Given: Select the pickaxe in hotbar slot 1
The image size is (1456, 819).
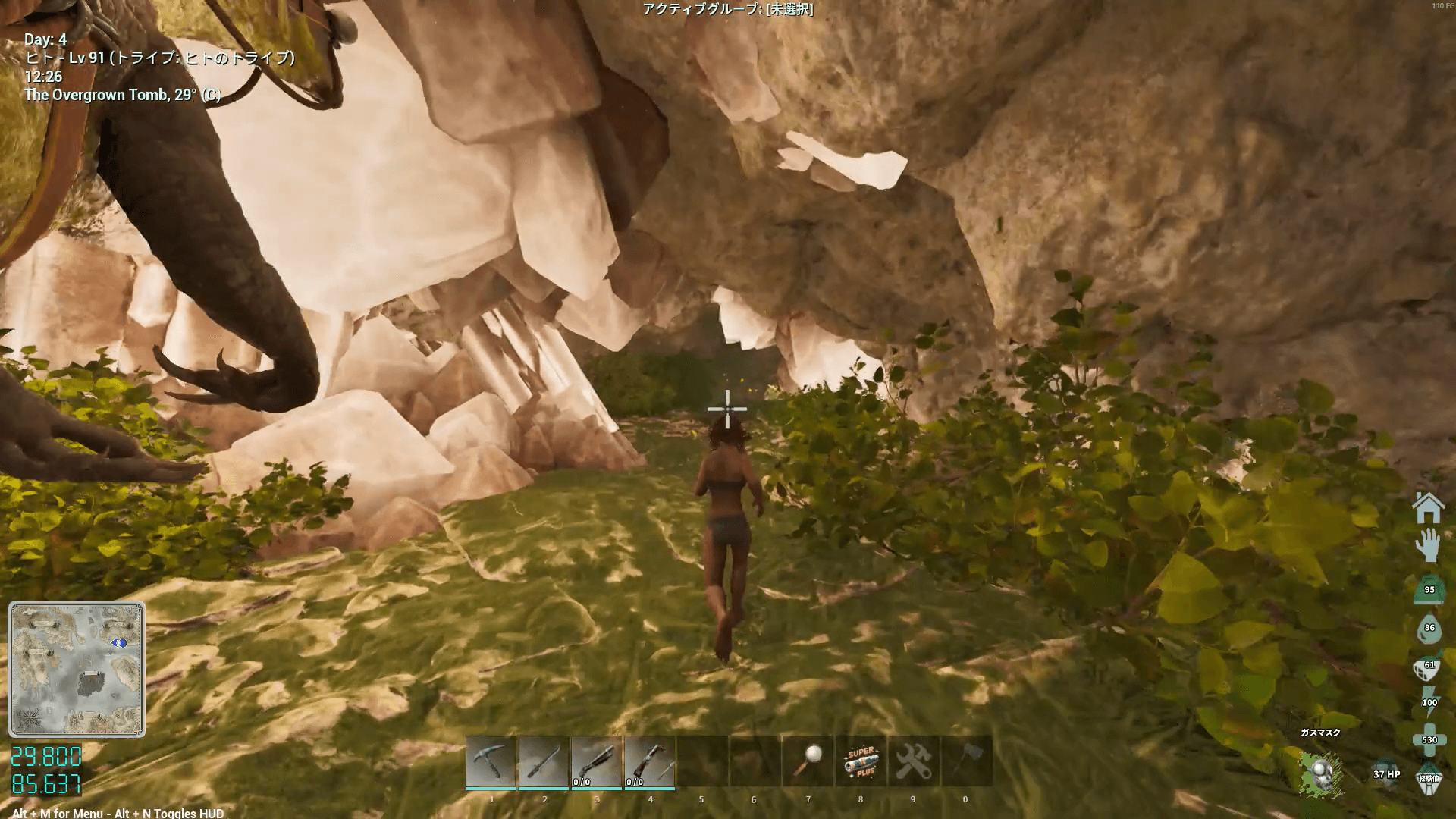Looking at the screenshot, I should click(491, 762).
